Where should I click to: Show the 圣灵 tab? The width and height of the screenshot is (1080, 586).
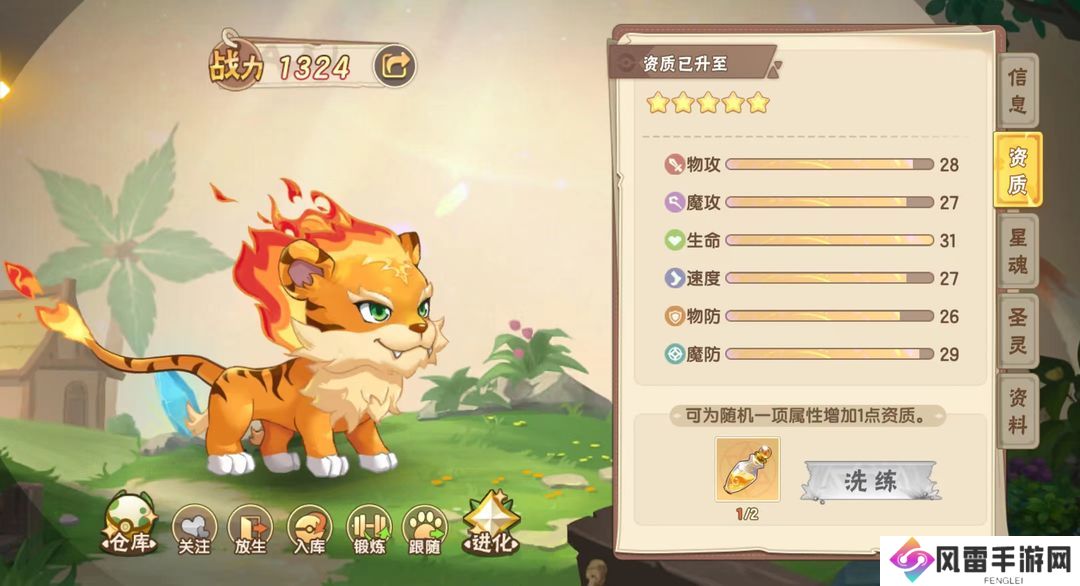[x=1017, y=331]
